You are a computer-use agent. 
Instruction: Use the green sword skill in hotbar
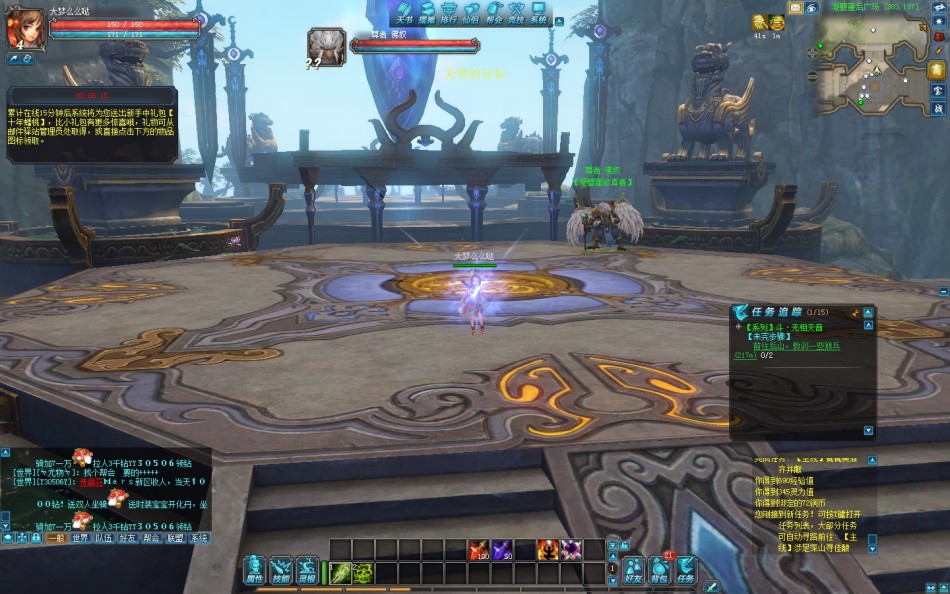coord(339,574)
